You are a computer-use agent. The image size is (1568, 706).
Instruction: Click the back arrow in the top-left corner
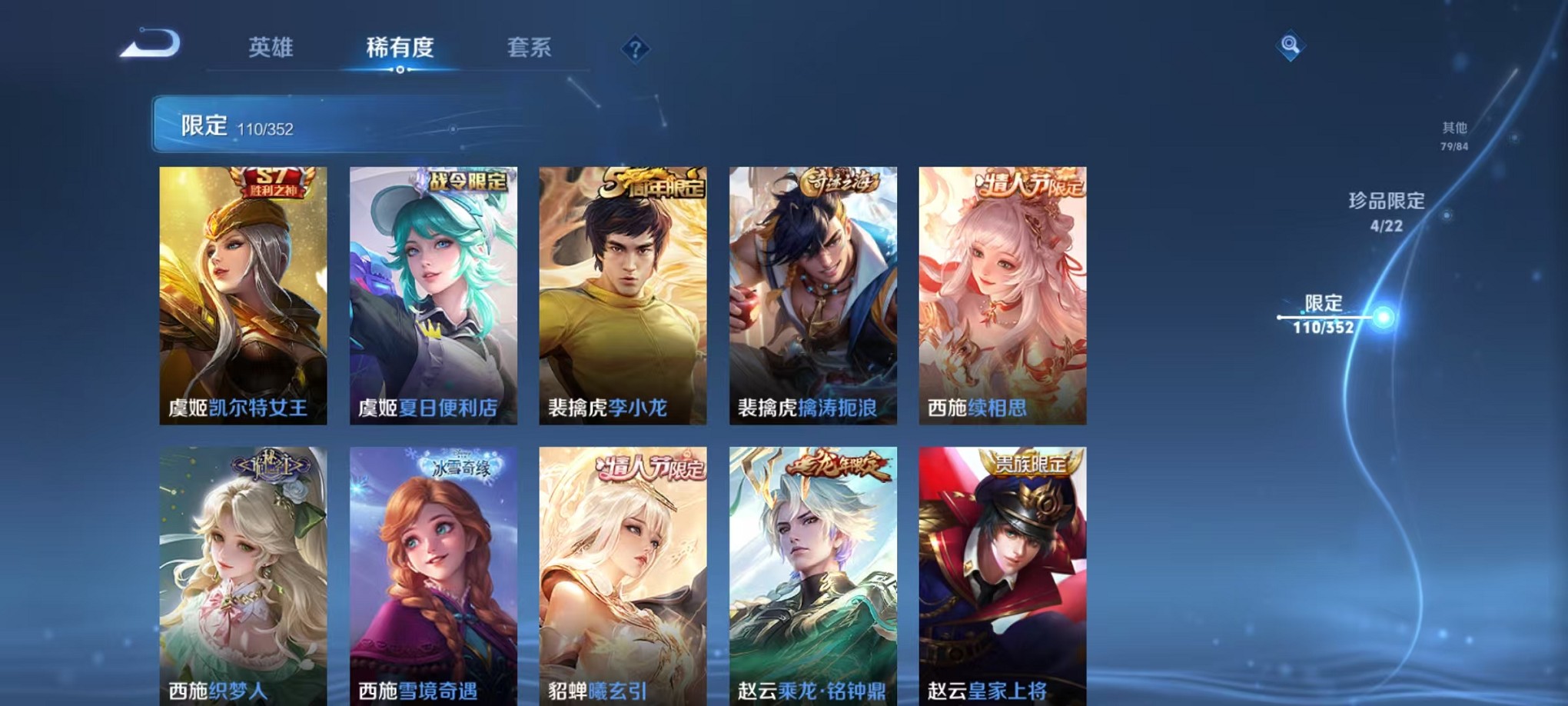[151, 48]
